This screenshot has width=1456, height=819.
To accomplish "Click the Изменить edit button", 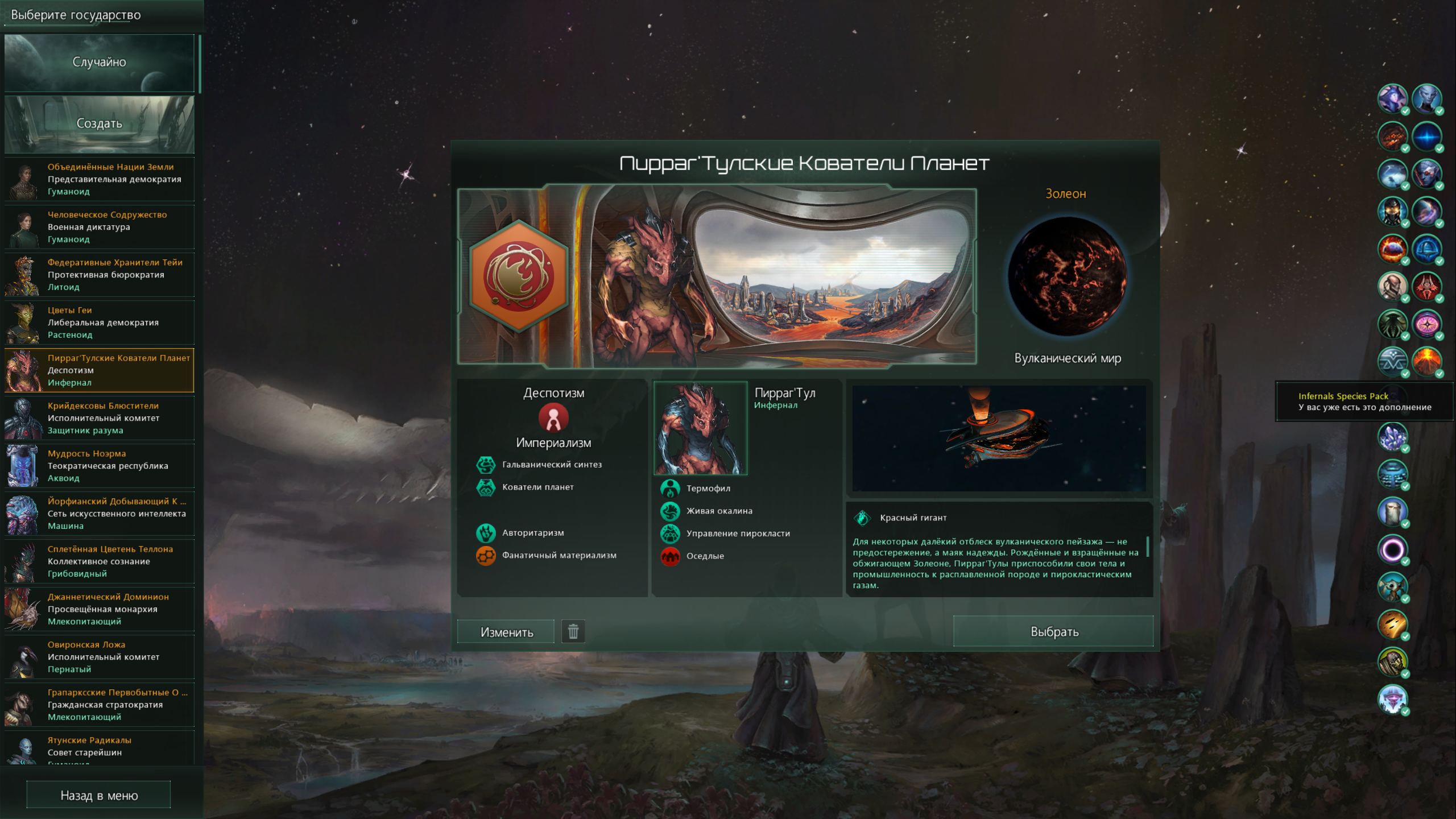I will 506,632.
